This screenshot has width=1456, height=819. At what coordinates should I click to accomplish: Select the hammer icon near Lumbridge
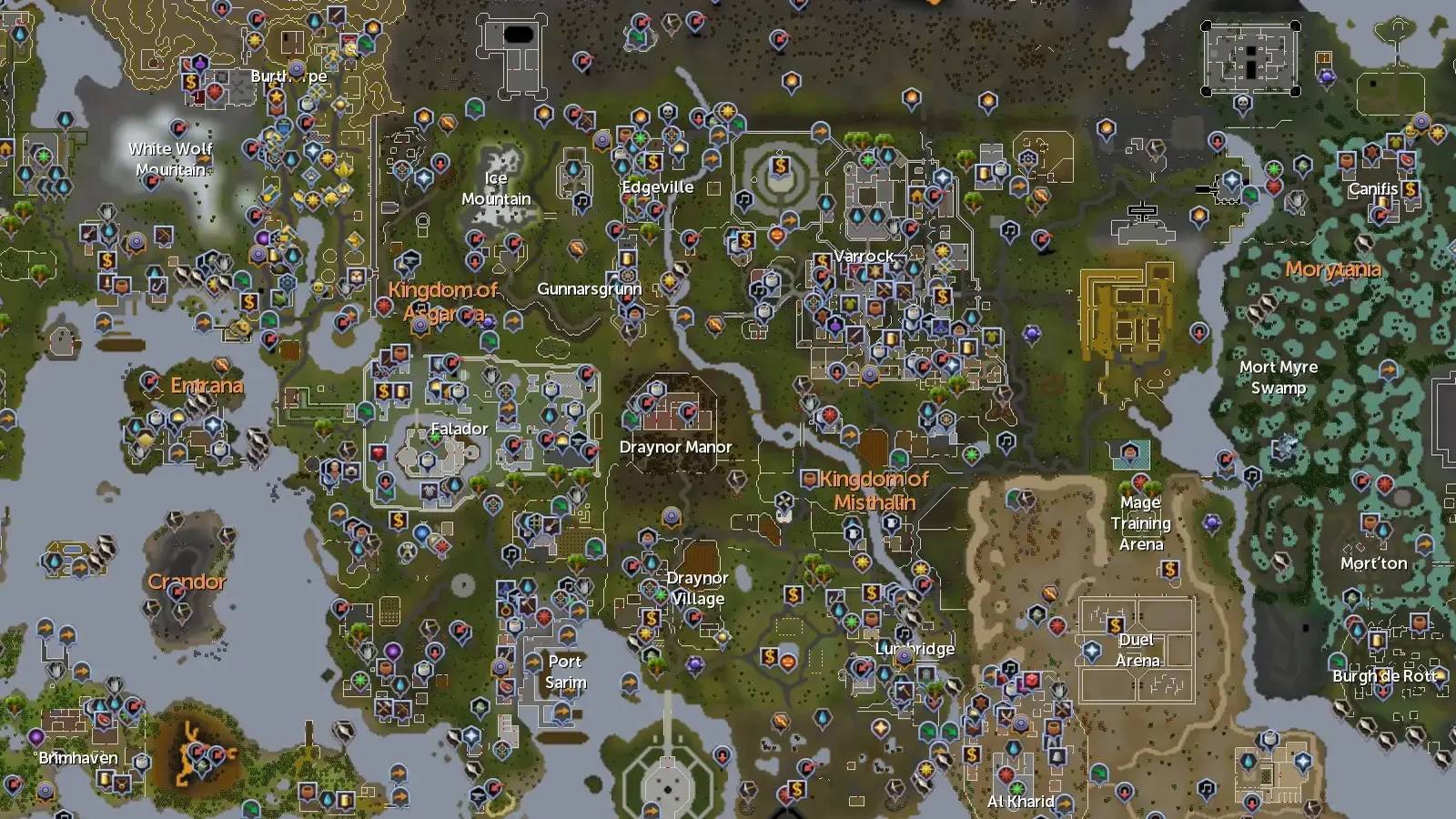(x=904, y=690)
